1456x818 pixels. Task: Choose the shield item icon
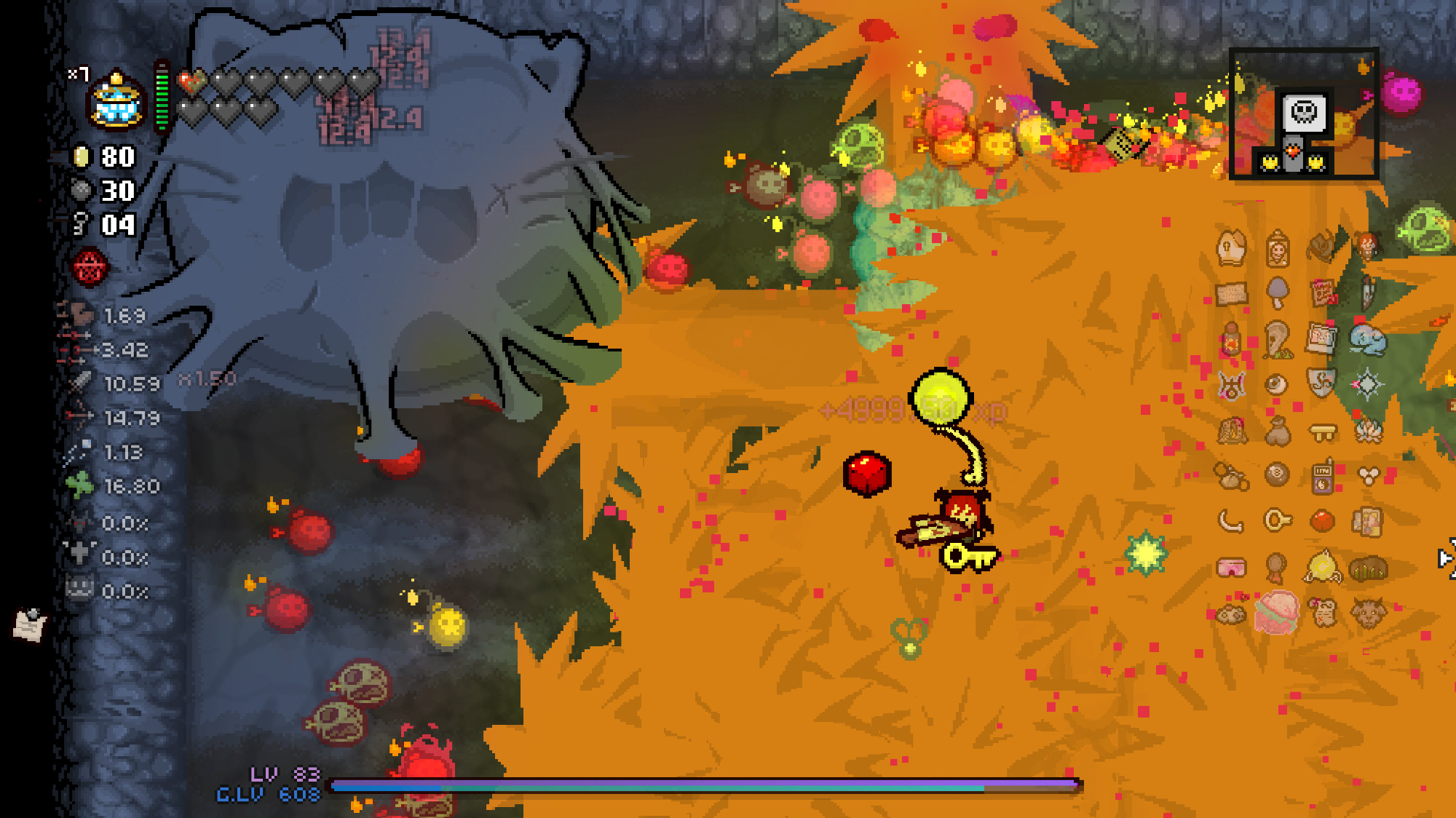click(x=1321, y=383)
